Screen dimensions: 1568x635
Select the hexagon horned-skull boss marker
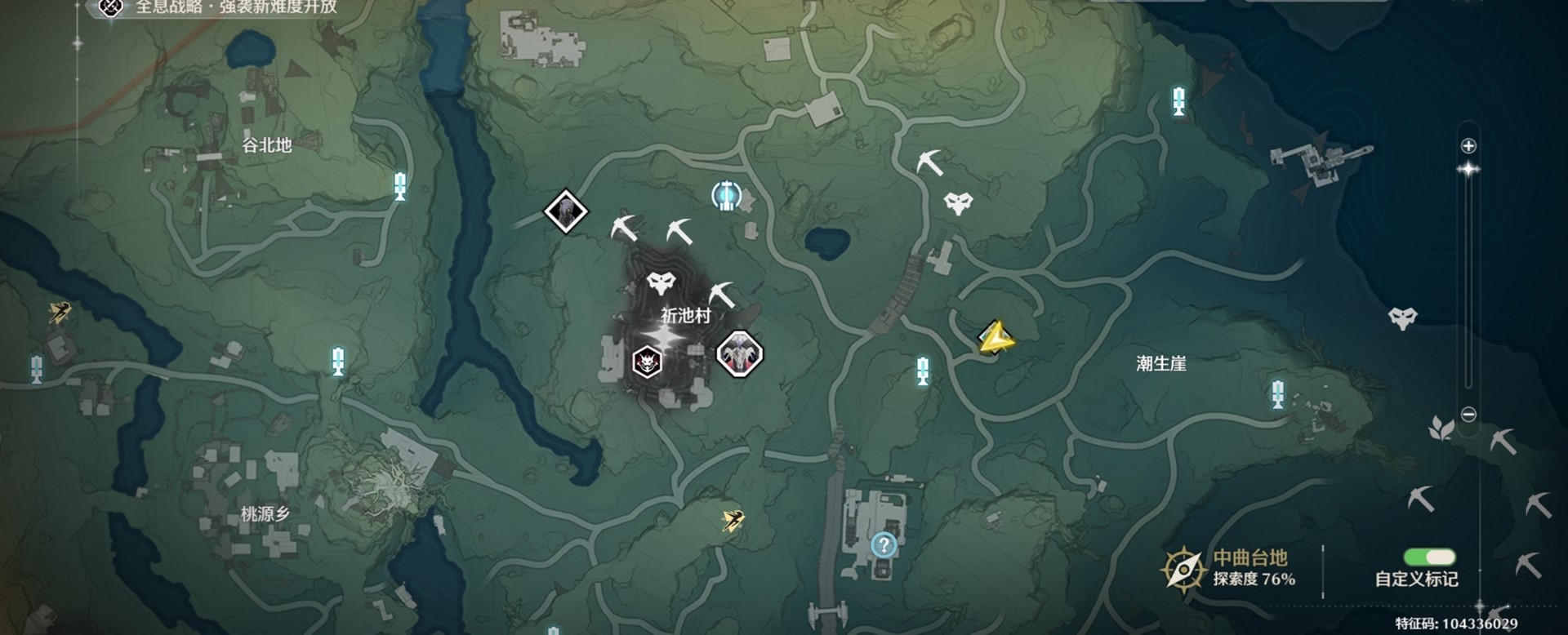pos(740,354)
